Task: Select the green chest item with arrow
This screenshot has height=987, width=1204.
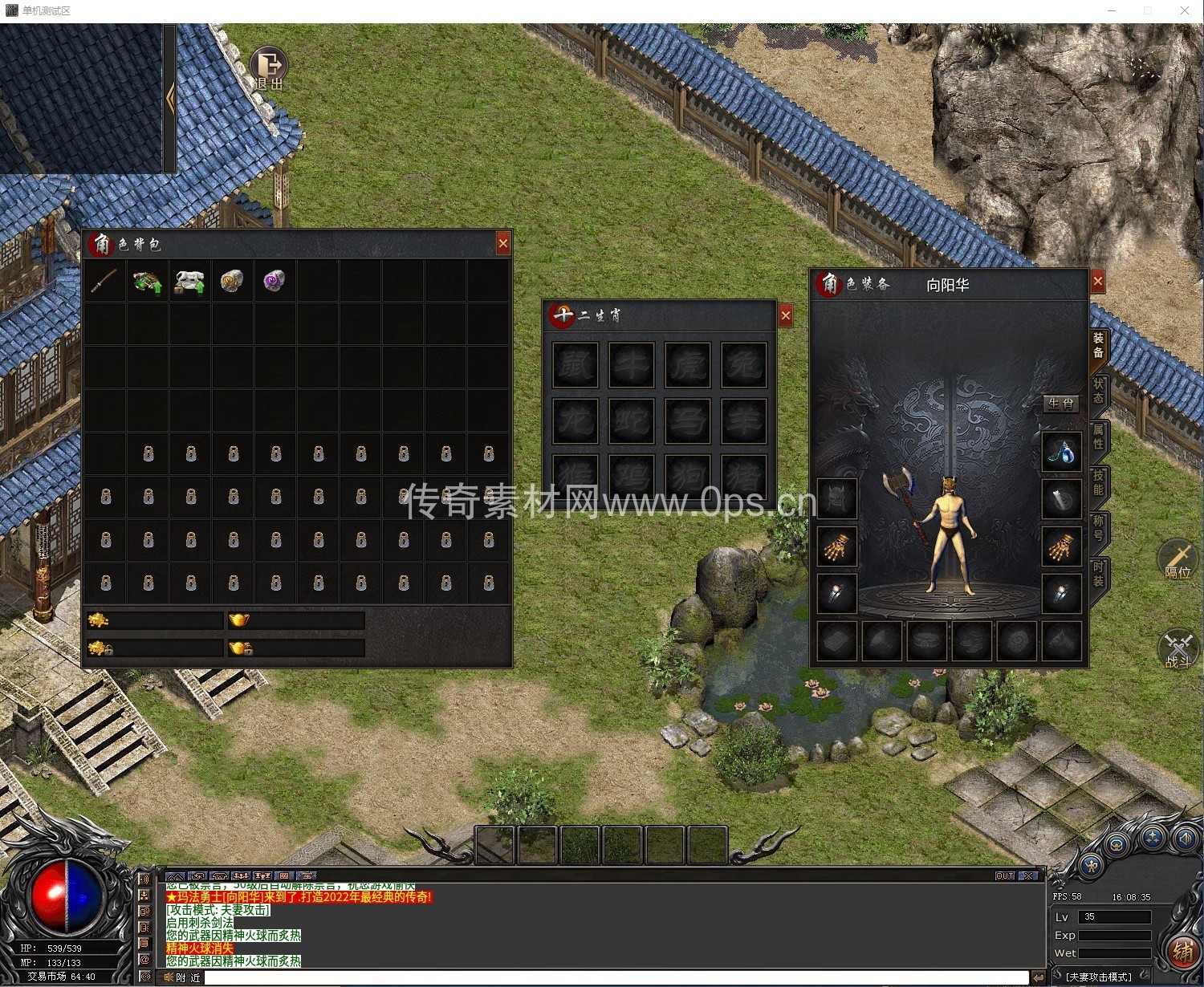Action: (x=147, y=282)
